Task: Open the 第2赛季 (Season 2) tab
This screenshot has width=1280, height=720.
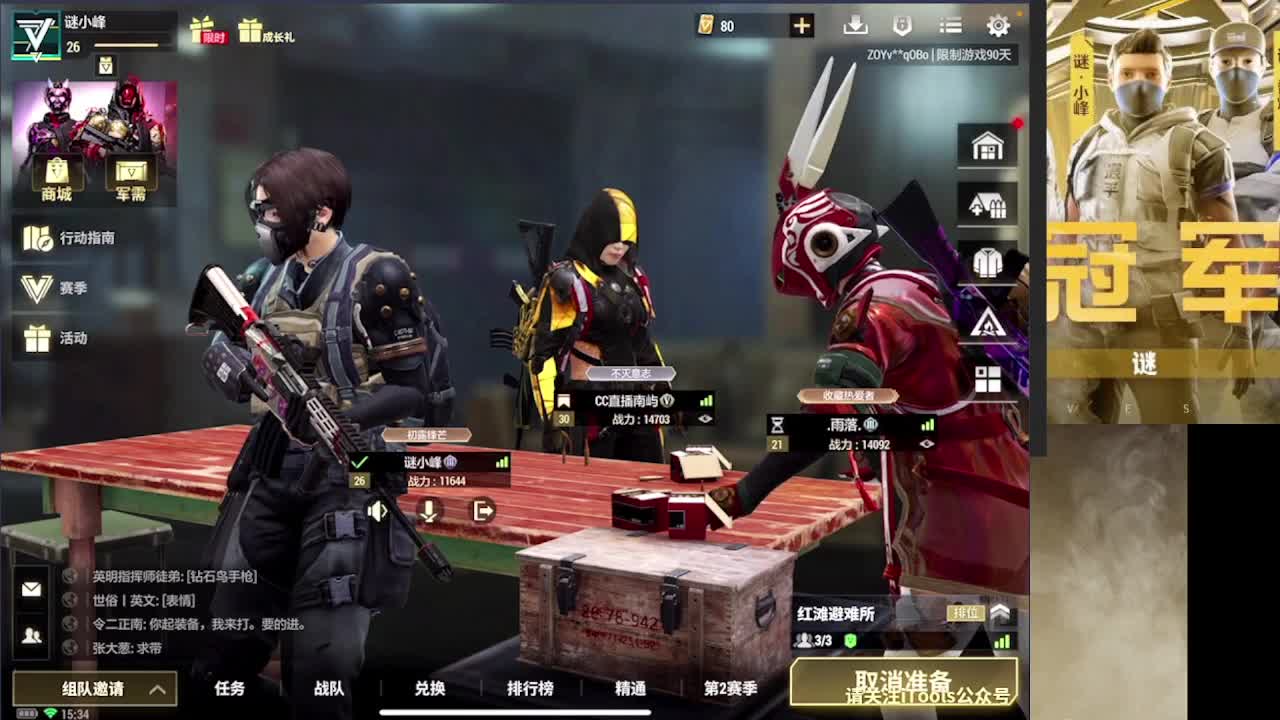Action: (729, 688)
